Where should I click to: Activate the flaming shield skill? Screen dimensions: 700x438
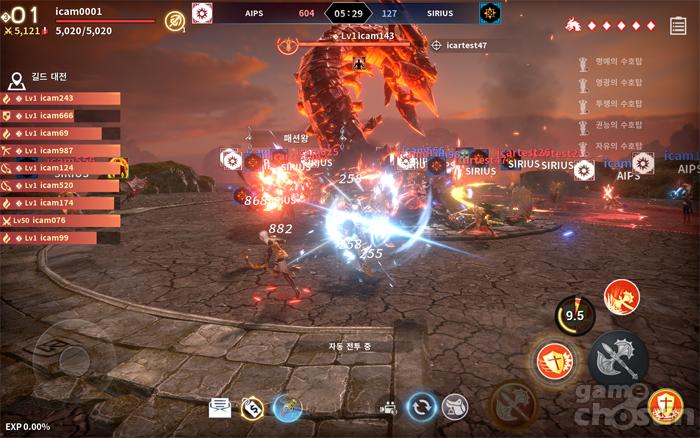[552, 360]
